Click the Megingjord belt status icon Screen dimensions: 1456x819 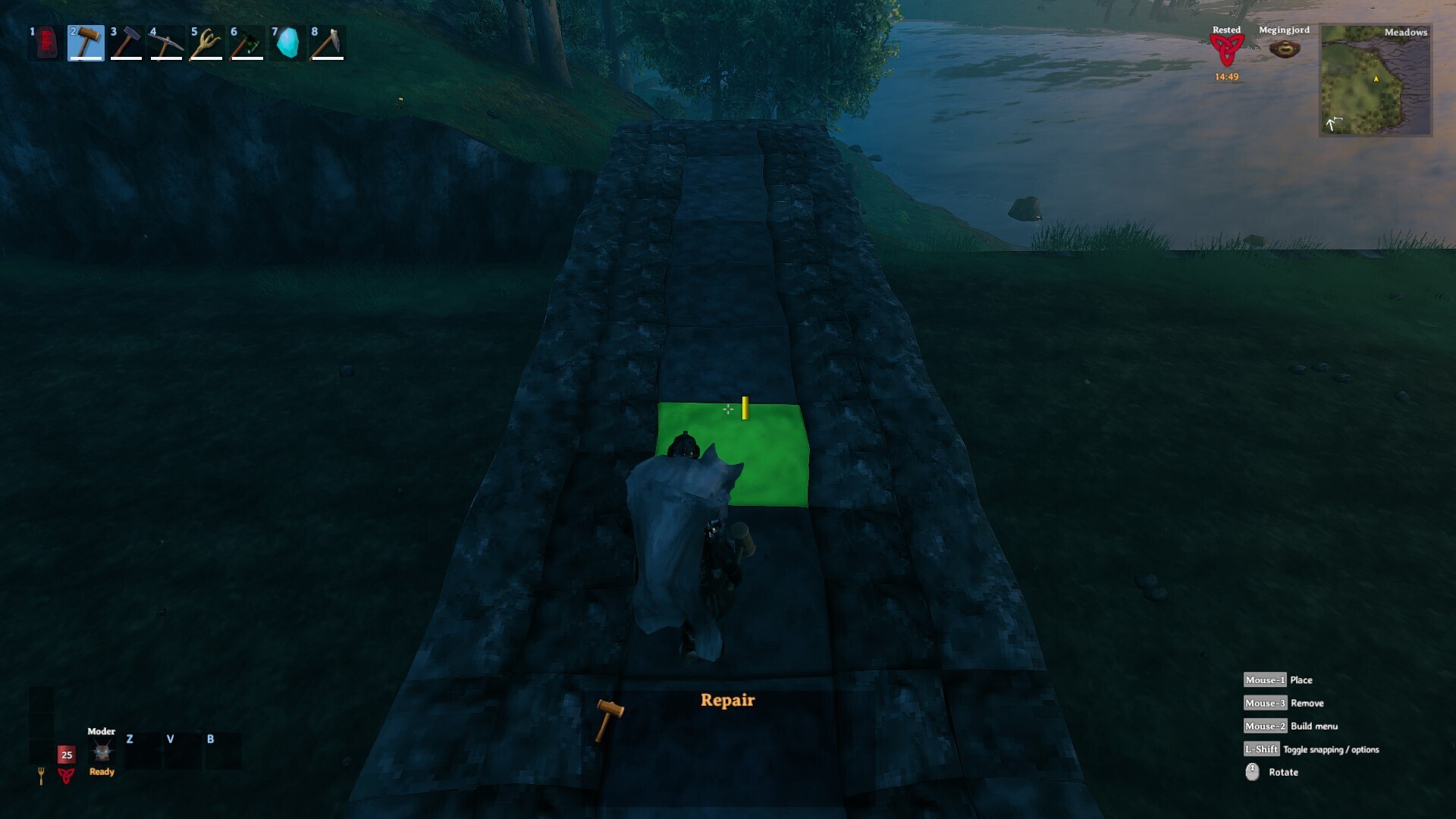coord(1285,47)
